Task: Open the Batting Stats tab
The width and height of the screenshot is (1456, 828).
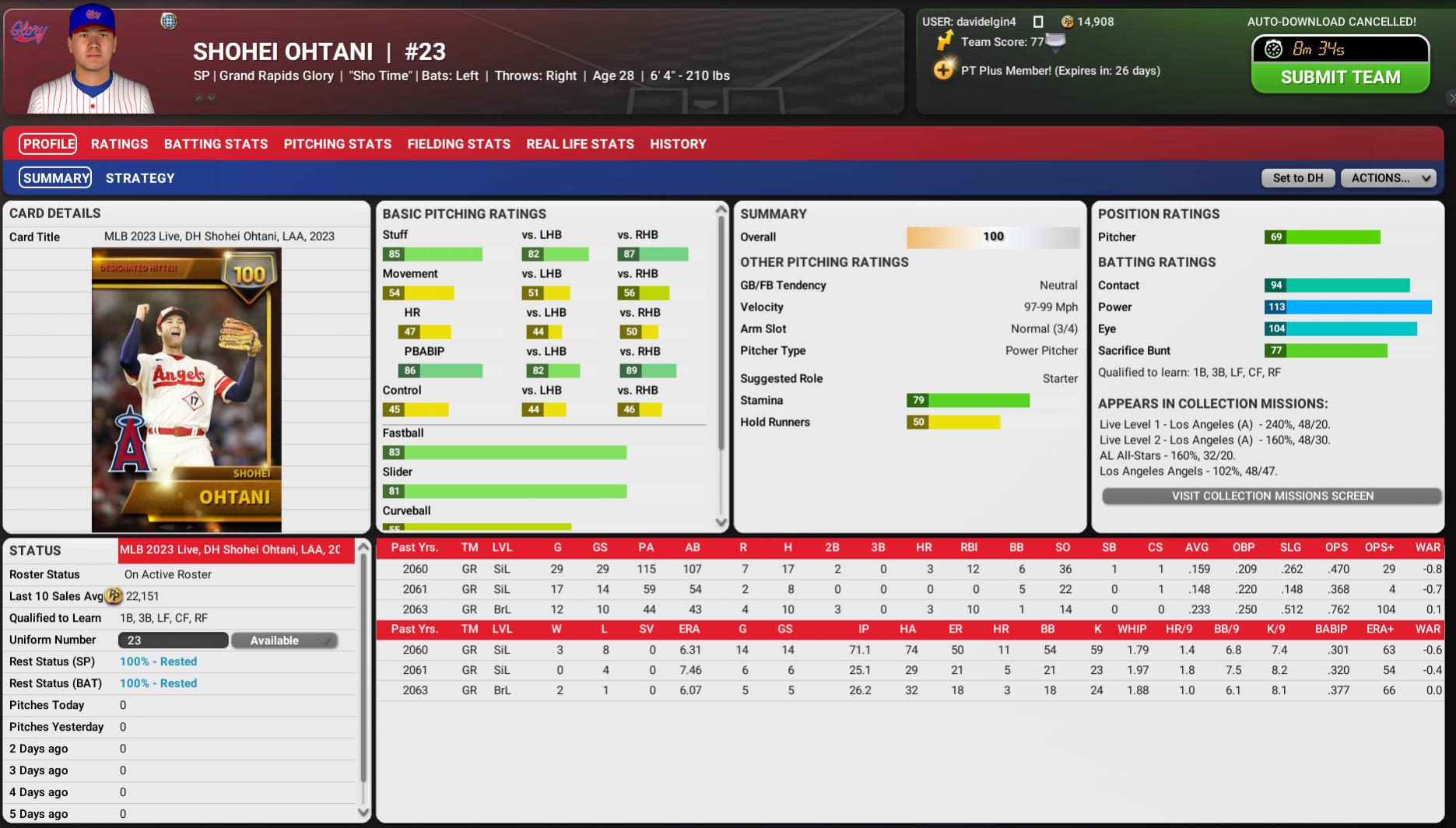Action: [216, 144]
